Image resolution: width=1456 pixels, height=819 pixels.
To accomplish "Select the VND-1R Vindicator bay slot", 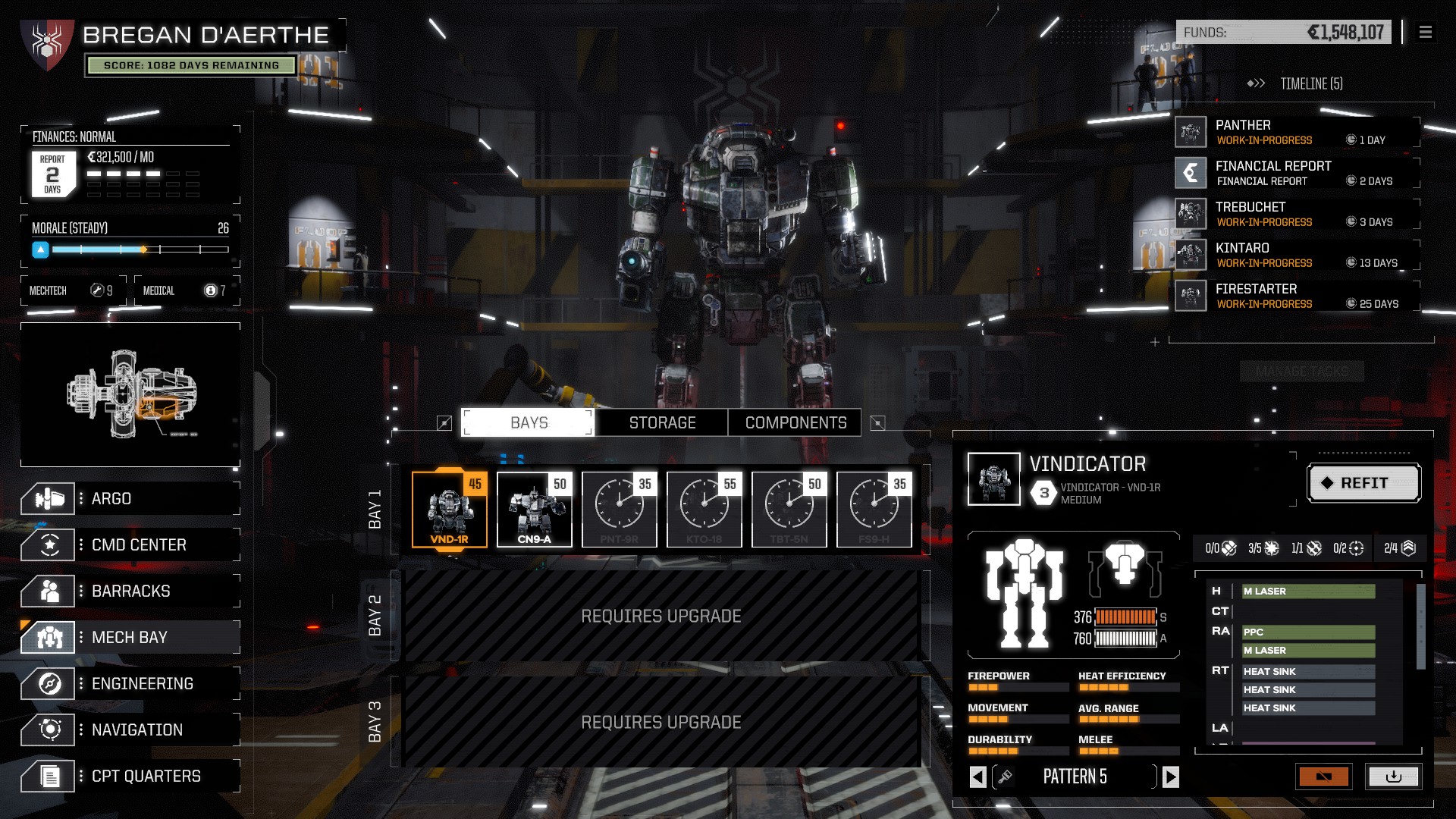I will (450, 509).
